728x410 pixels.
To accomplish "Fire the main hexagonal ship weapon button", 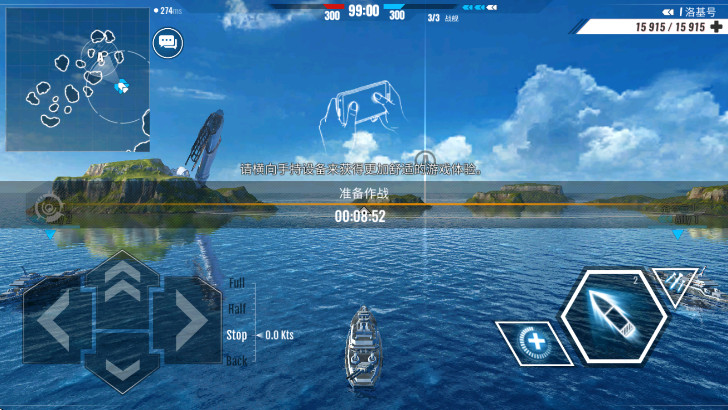I will pos(613,317).
